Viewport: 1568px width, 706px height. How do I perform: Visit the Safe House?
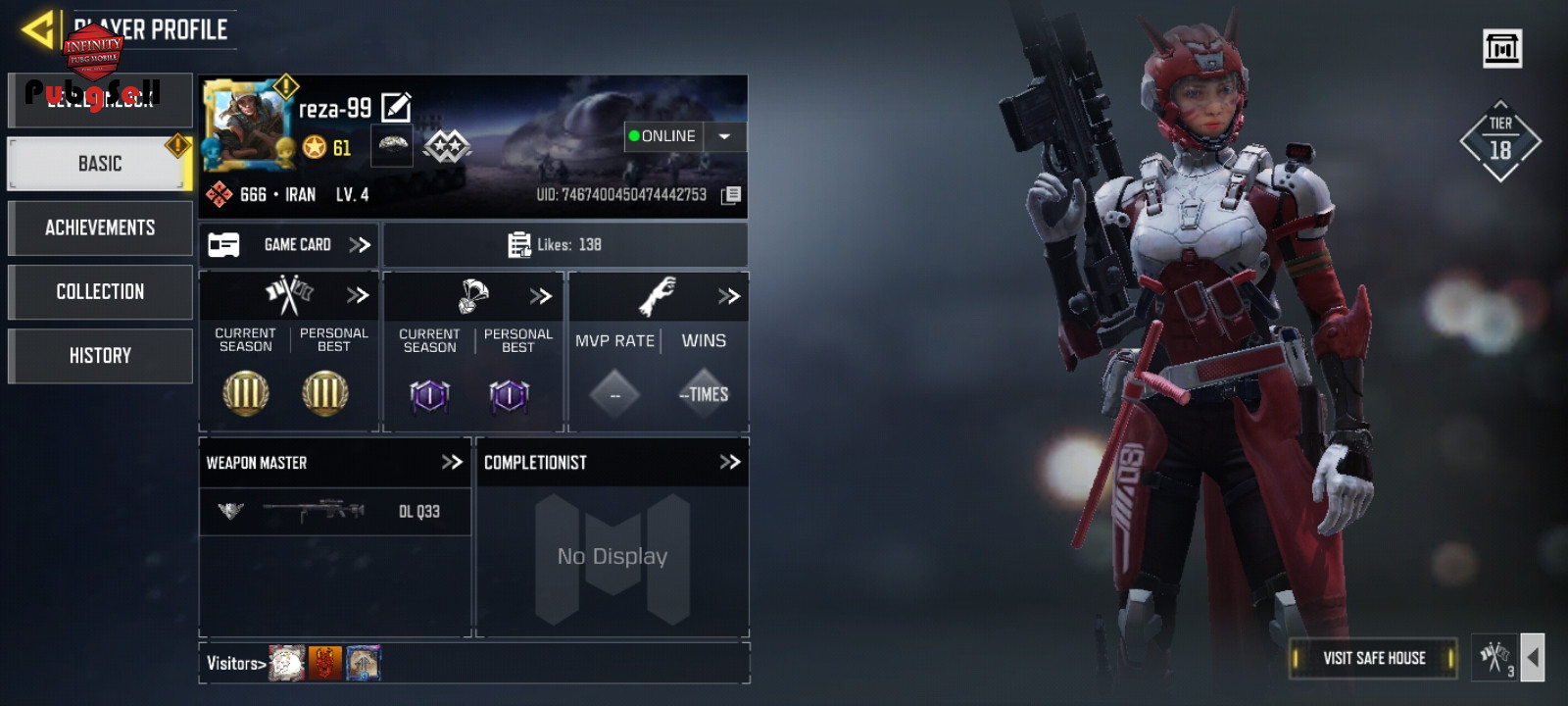(1373, 658)
